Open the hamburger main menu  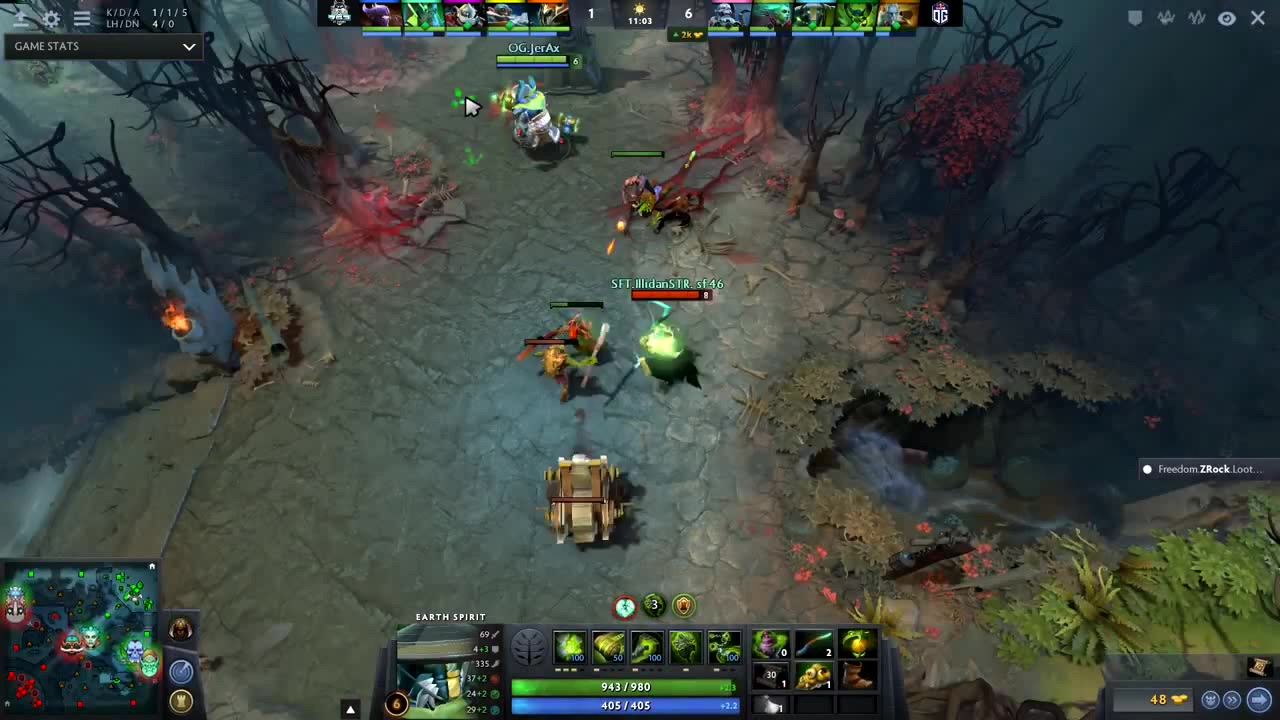click(82, 18)
